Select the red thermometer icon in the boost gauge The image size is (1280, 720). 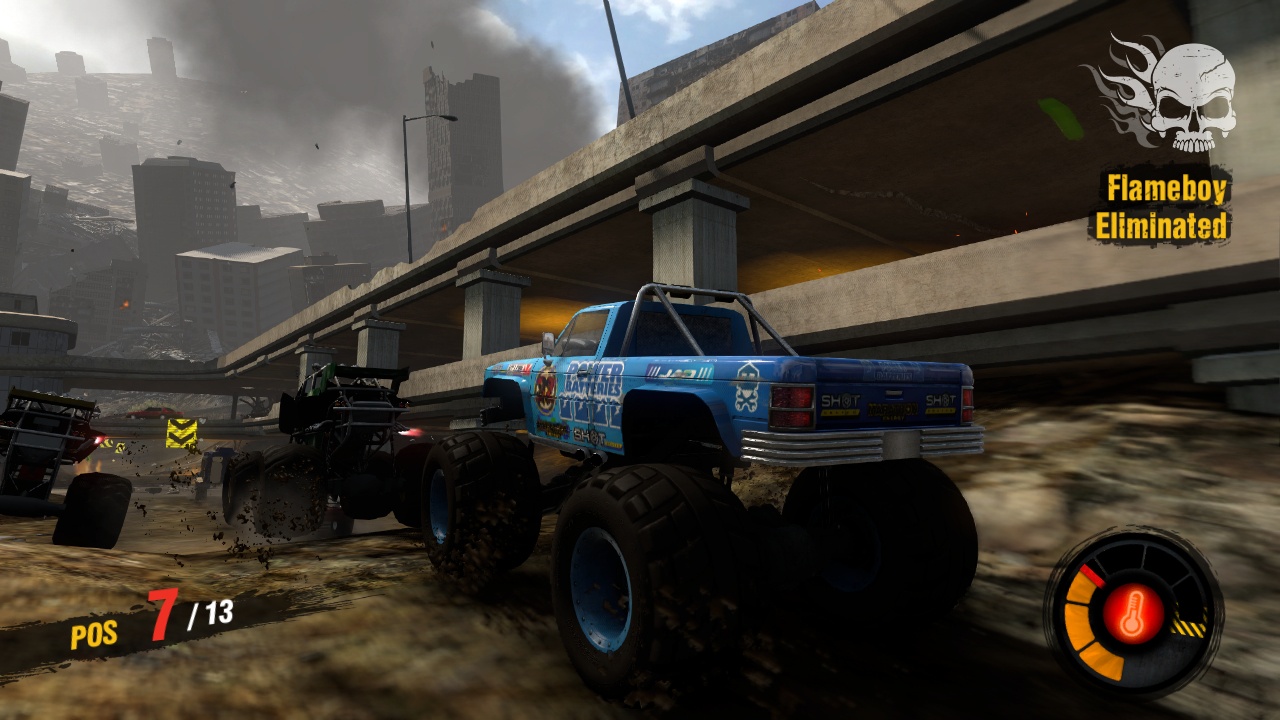pyautogui.click(x=1133, y=613)
